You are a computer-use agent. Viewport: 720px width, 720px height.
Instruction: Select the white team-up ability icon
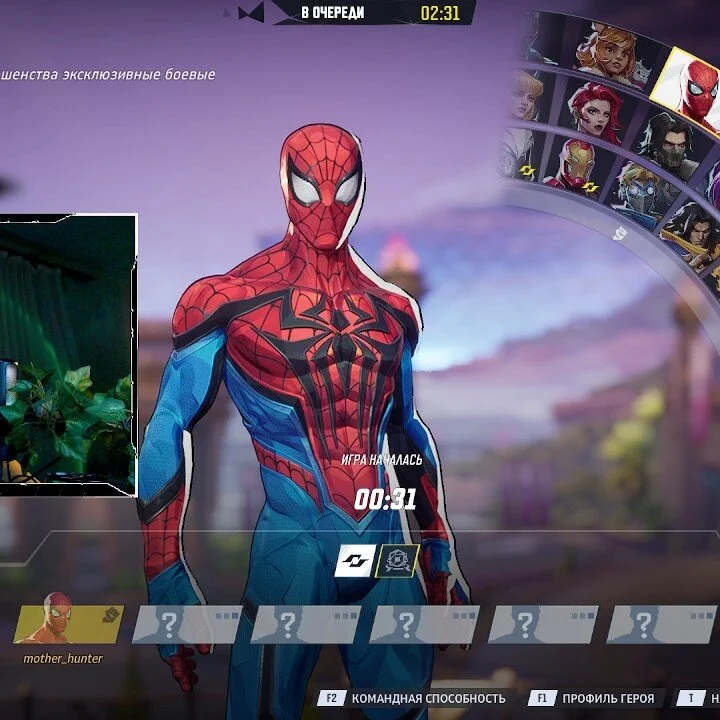(x=353, y=561)
